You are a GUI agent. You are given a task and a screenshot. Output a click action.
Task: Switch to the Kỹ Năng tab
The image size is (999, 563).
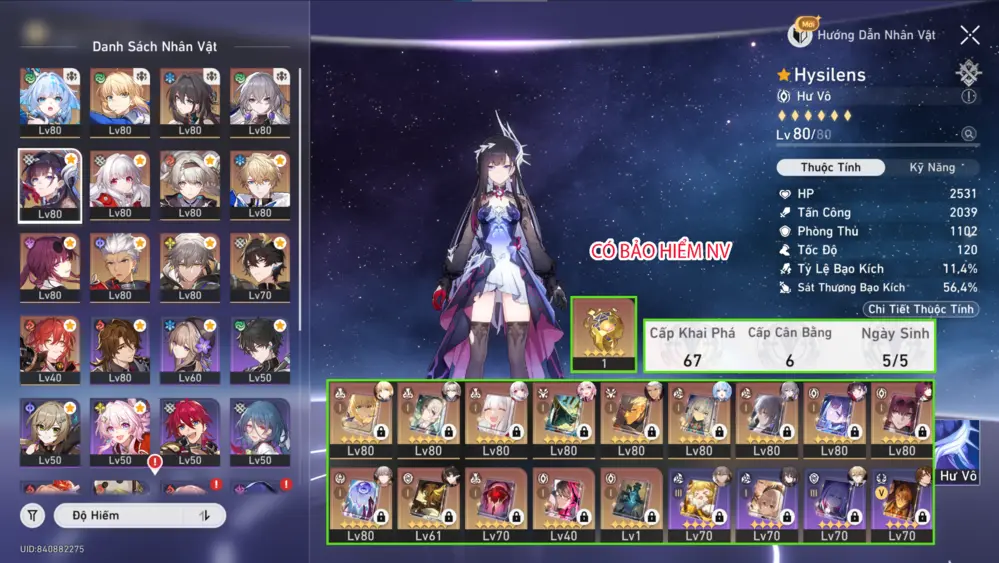[x=931, y=167]
